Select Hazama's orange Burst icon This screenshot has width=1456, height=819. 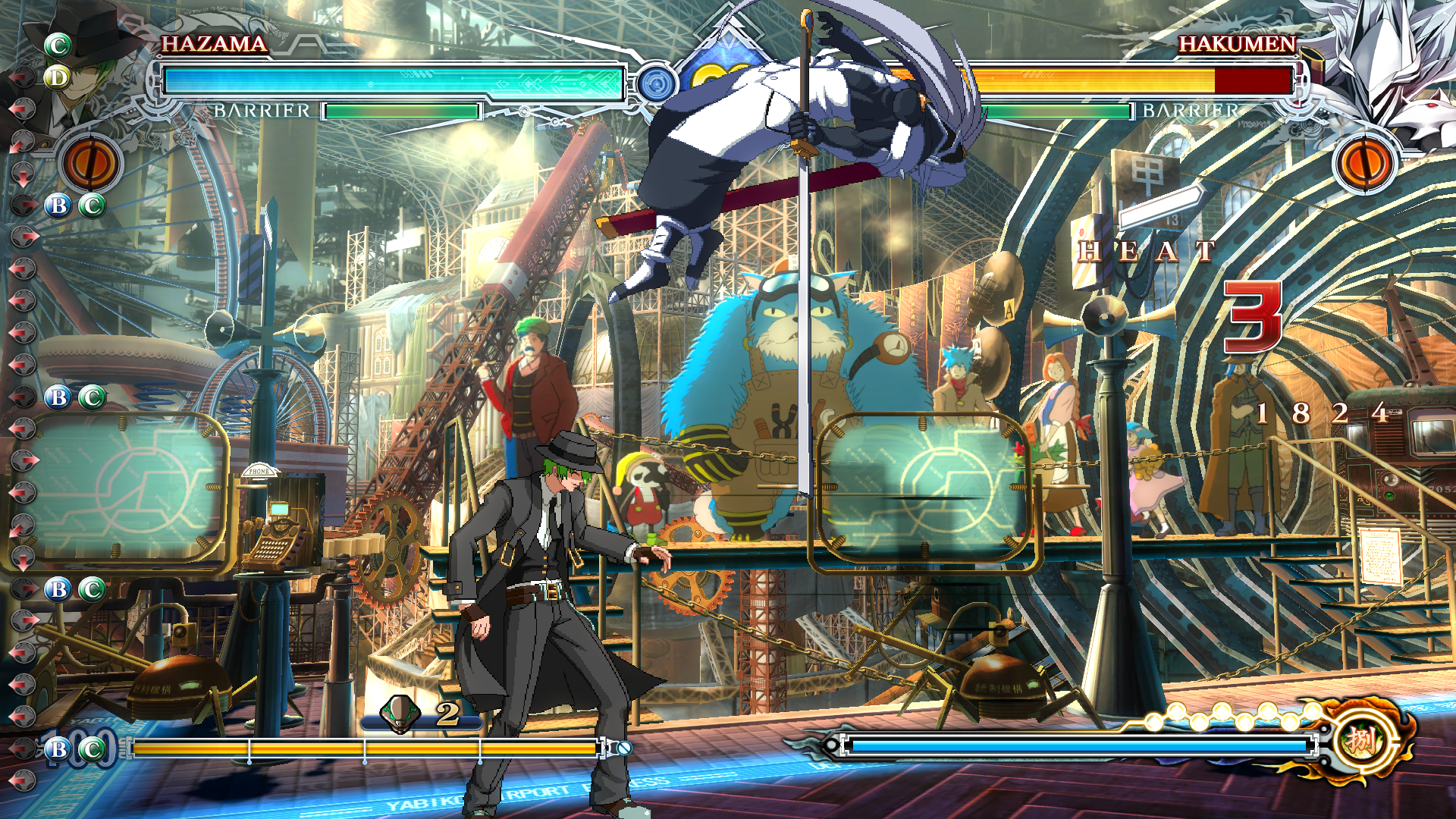pos(91,163)
